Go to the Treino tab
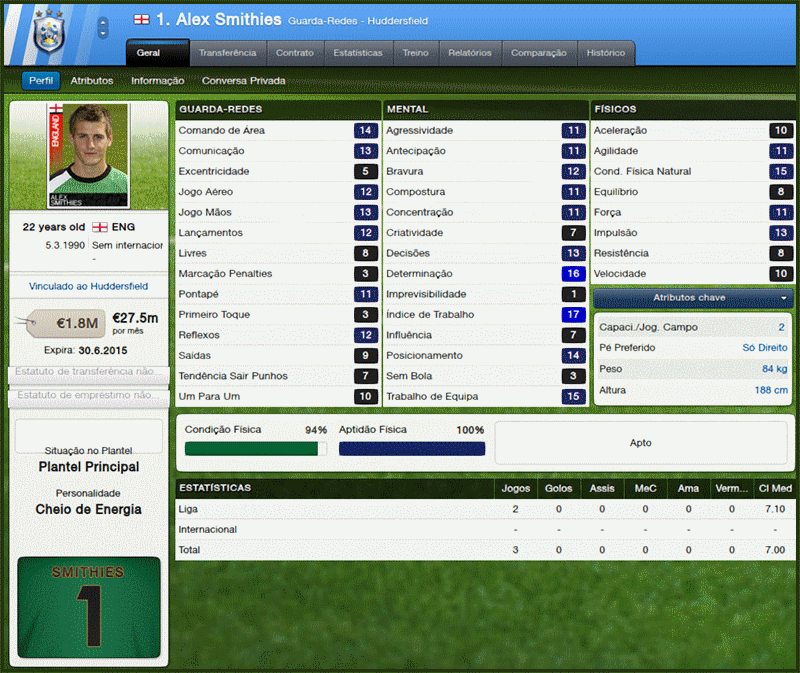The height and width of the screenshot is (673, 800). pos(415,53)
